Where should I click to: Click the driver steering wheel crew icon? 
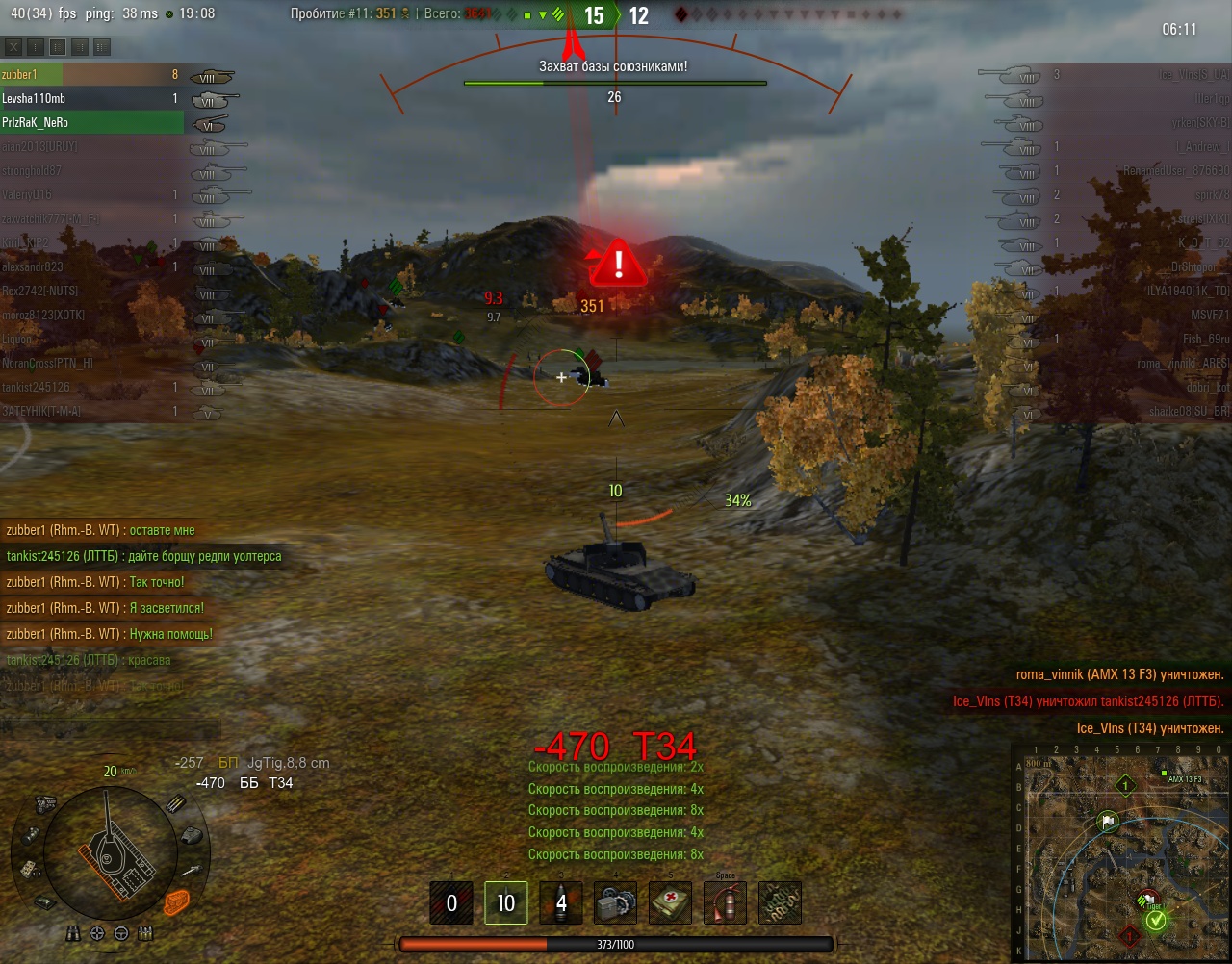pyautogui.click(x=121, y=933)
